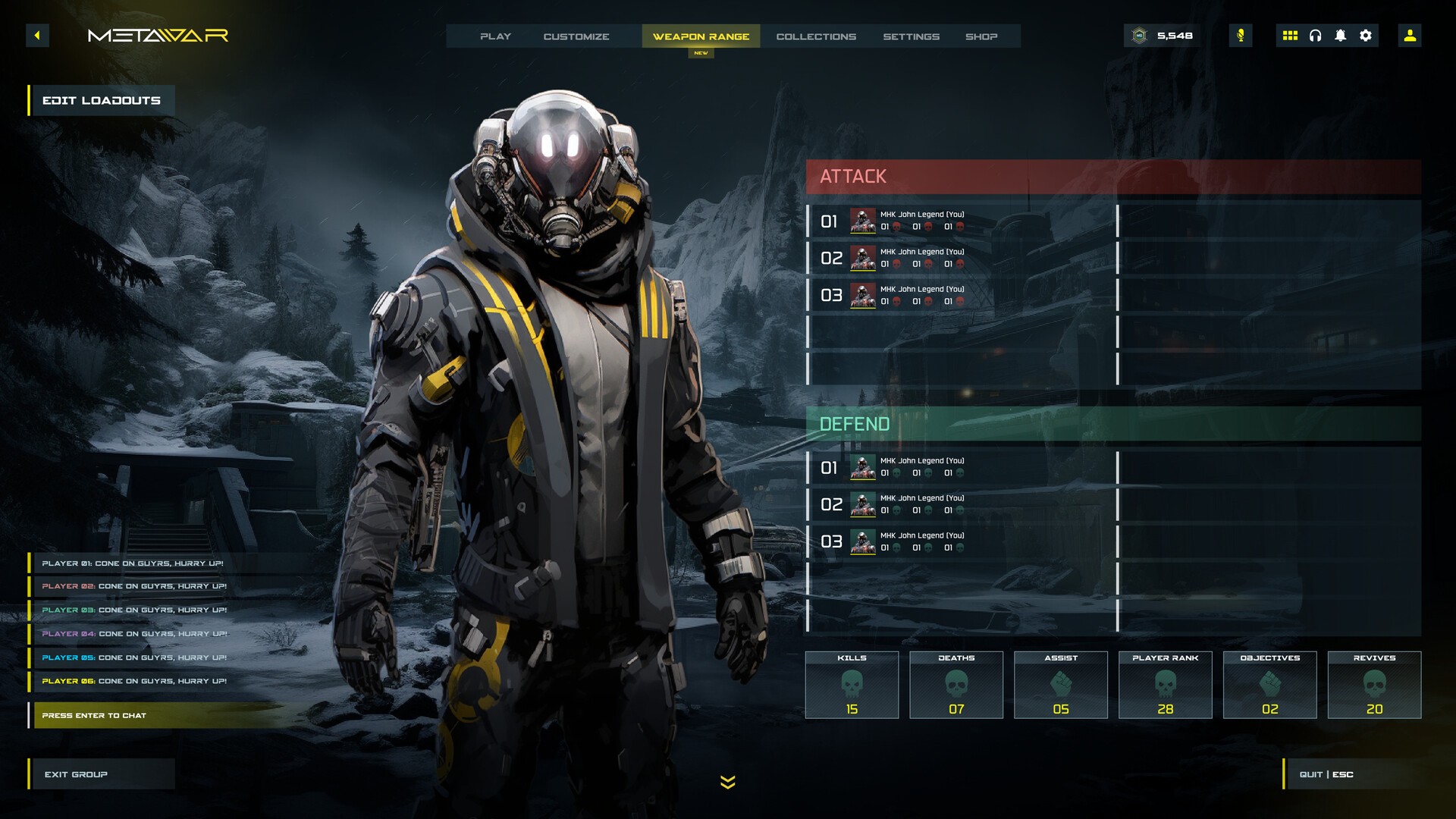Viewport: 1456px width, 819px height.
Task: Go to the Settings tab
Action: pyautogui.click(x=911, y=36)
